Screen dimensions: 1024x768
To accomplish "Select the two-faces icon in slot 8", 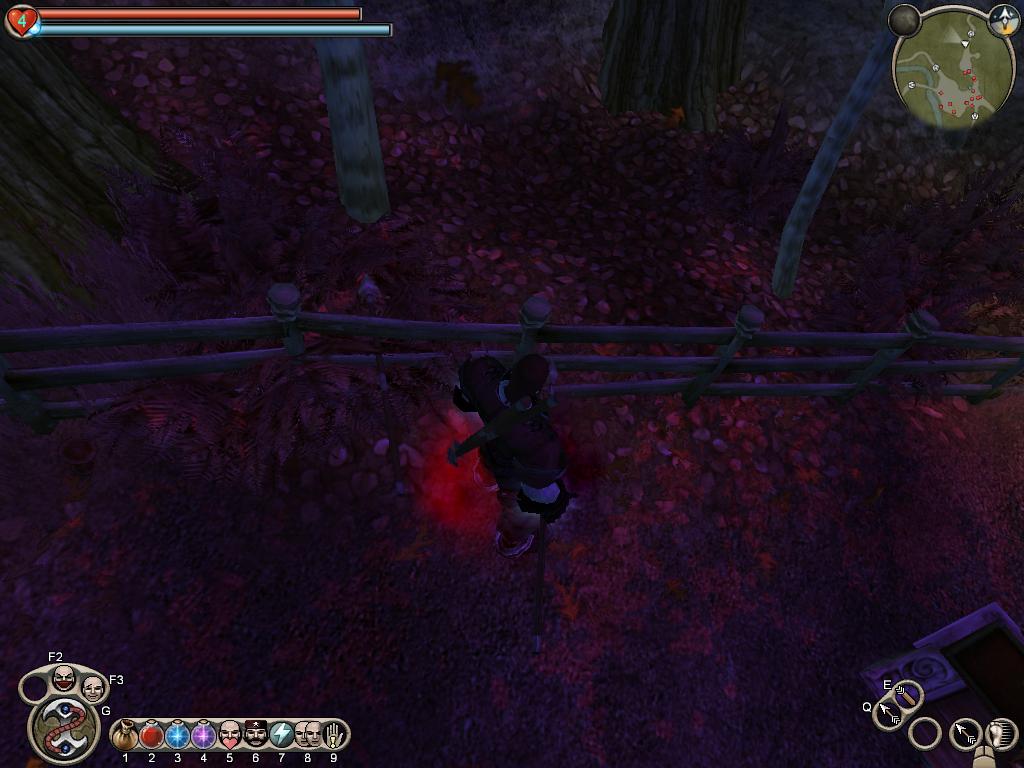I will (x=308, y=736).
